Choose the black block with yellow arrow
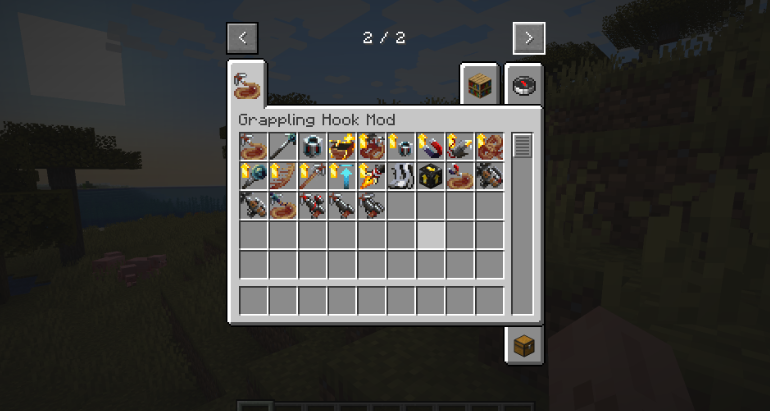This screenshot has height=411, width=770. click(x=430, y=176)
